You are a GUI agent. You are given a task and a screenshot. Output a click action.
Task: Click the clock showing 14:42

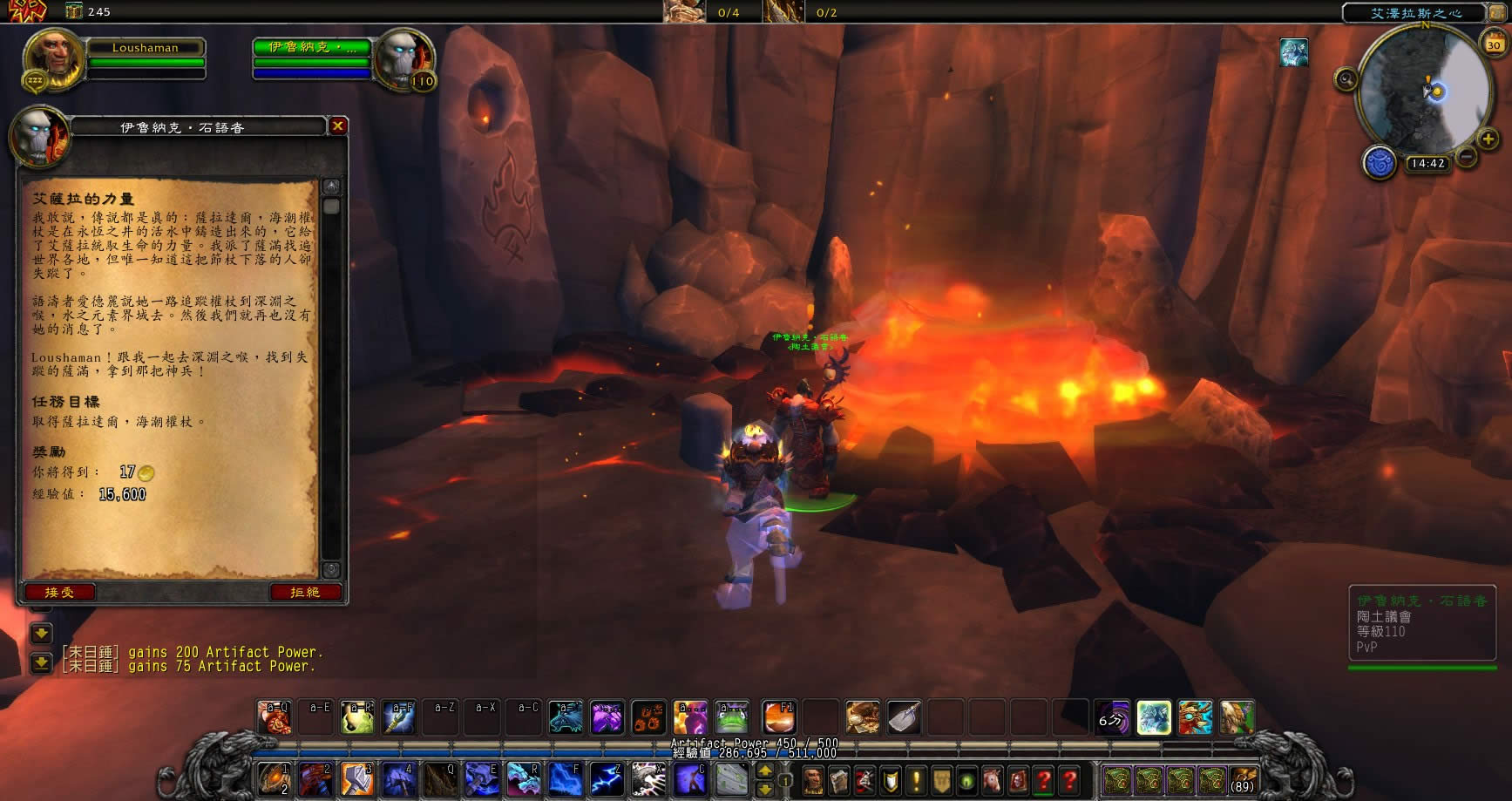point(1427,164)
